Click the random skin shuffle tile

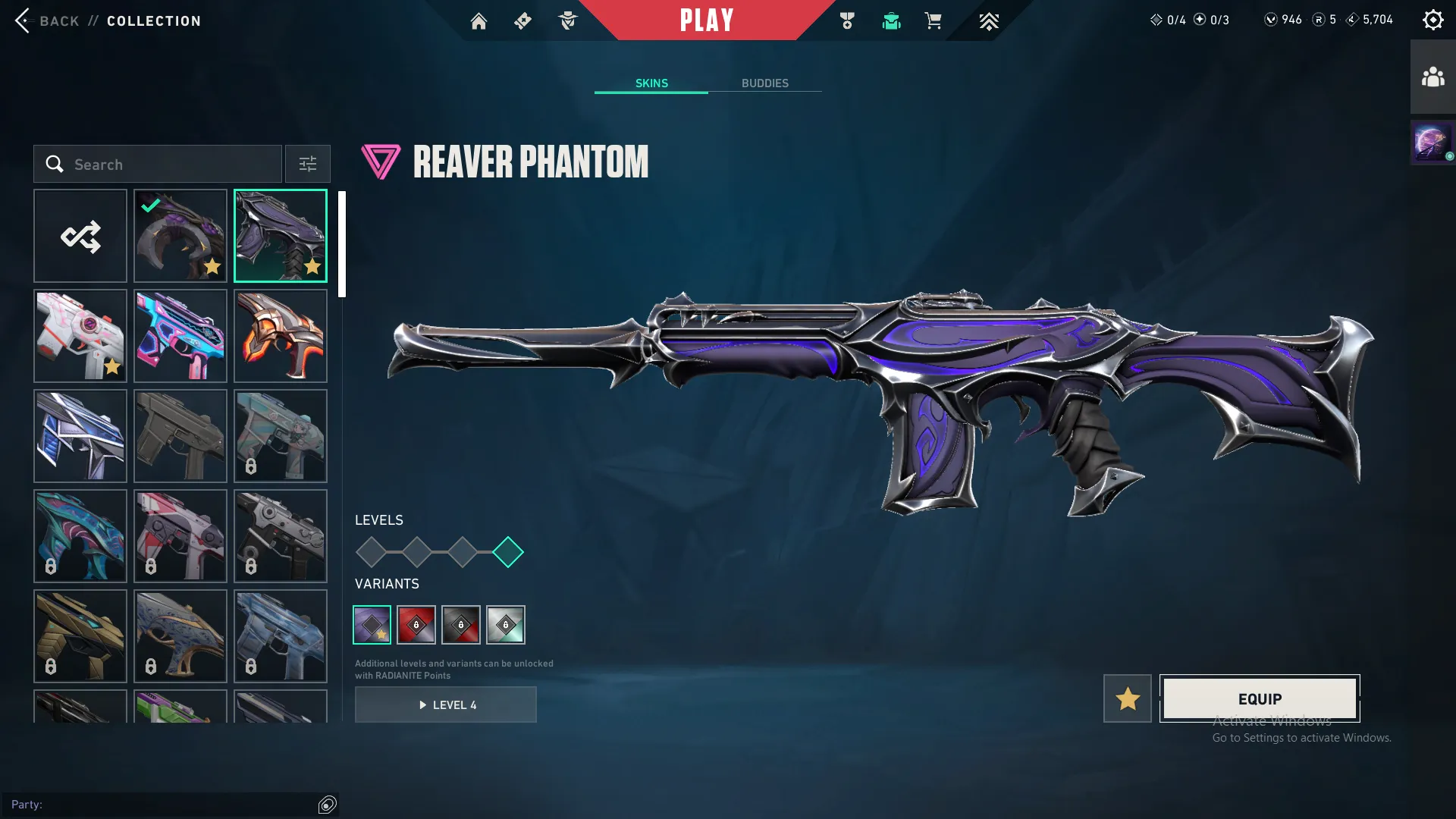click(80, 236)
